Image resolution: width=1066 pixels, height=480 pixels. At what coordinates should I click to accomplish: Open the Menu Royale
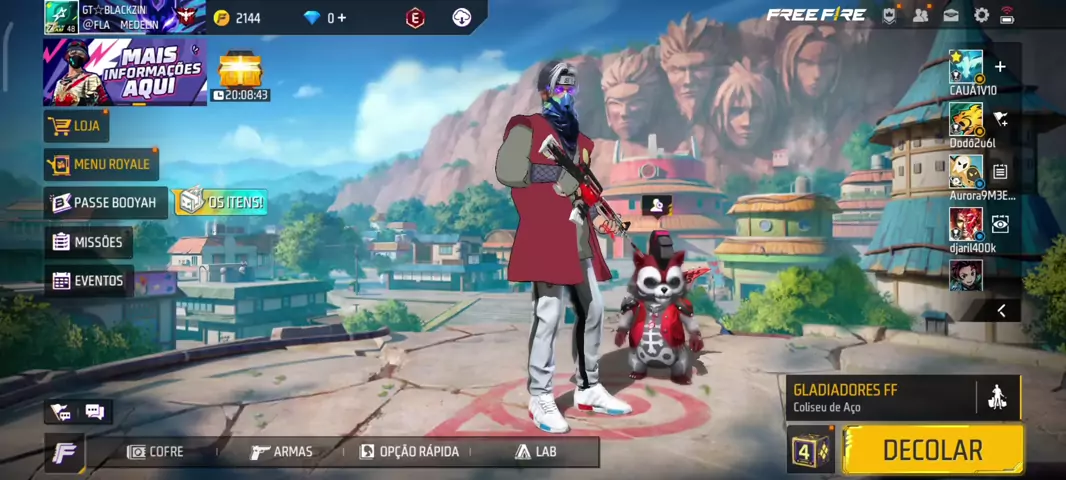pos(101,164)
